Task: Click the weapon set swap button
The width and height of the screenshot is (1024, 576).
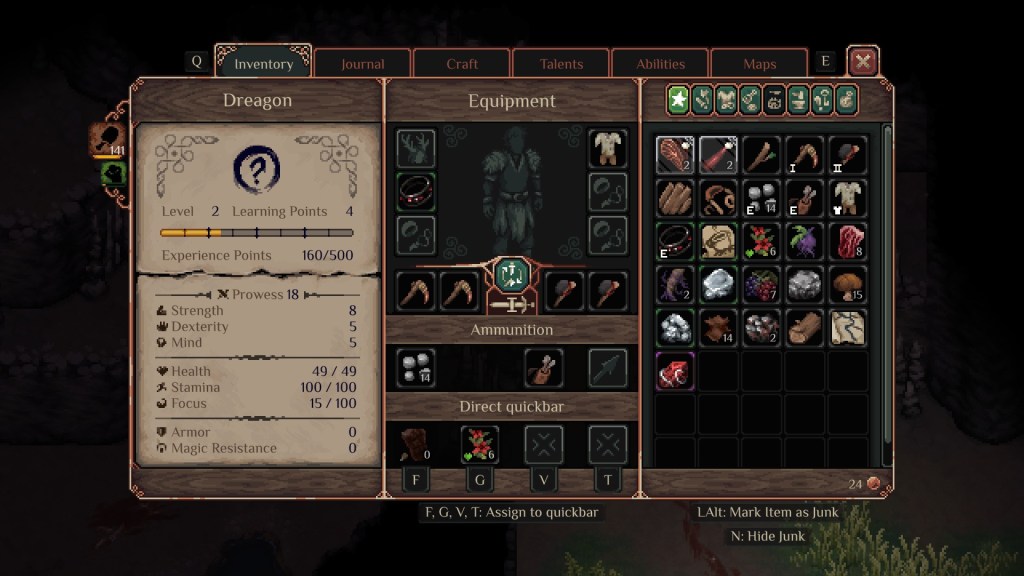Action: coord(512,273)
